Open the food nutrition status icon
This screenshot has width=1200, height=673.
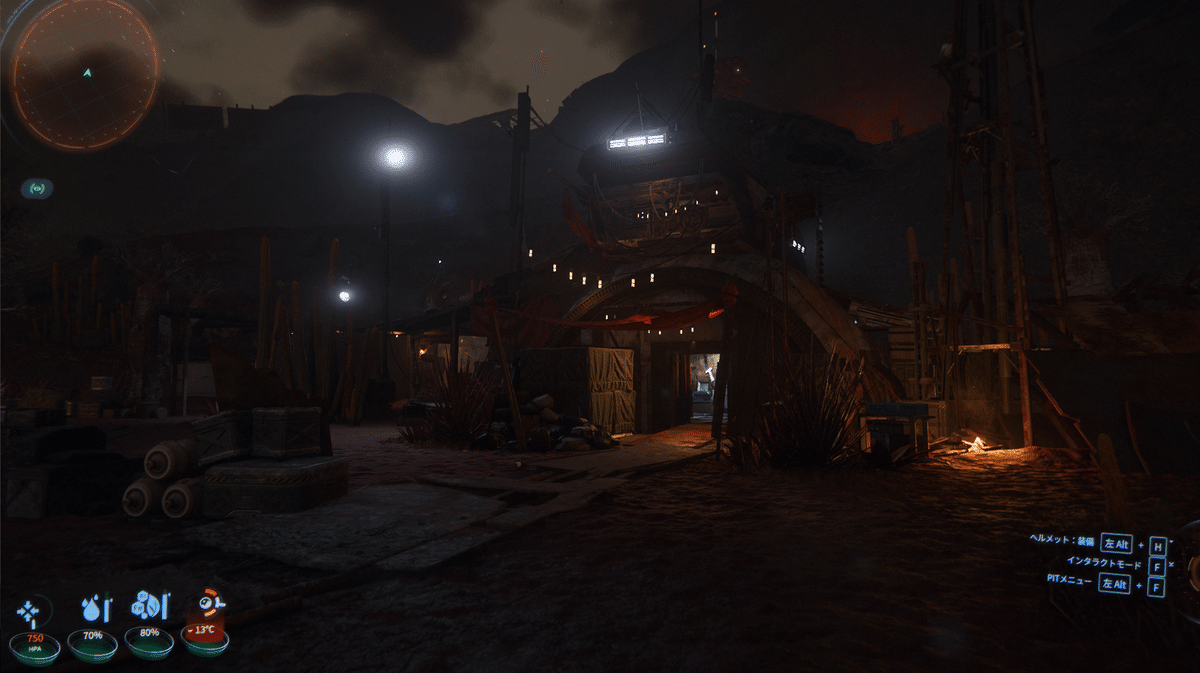tap(150, 606)
